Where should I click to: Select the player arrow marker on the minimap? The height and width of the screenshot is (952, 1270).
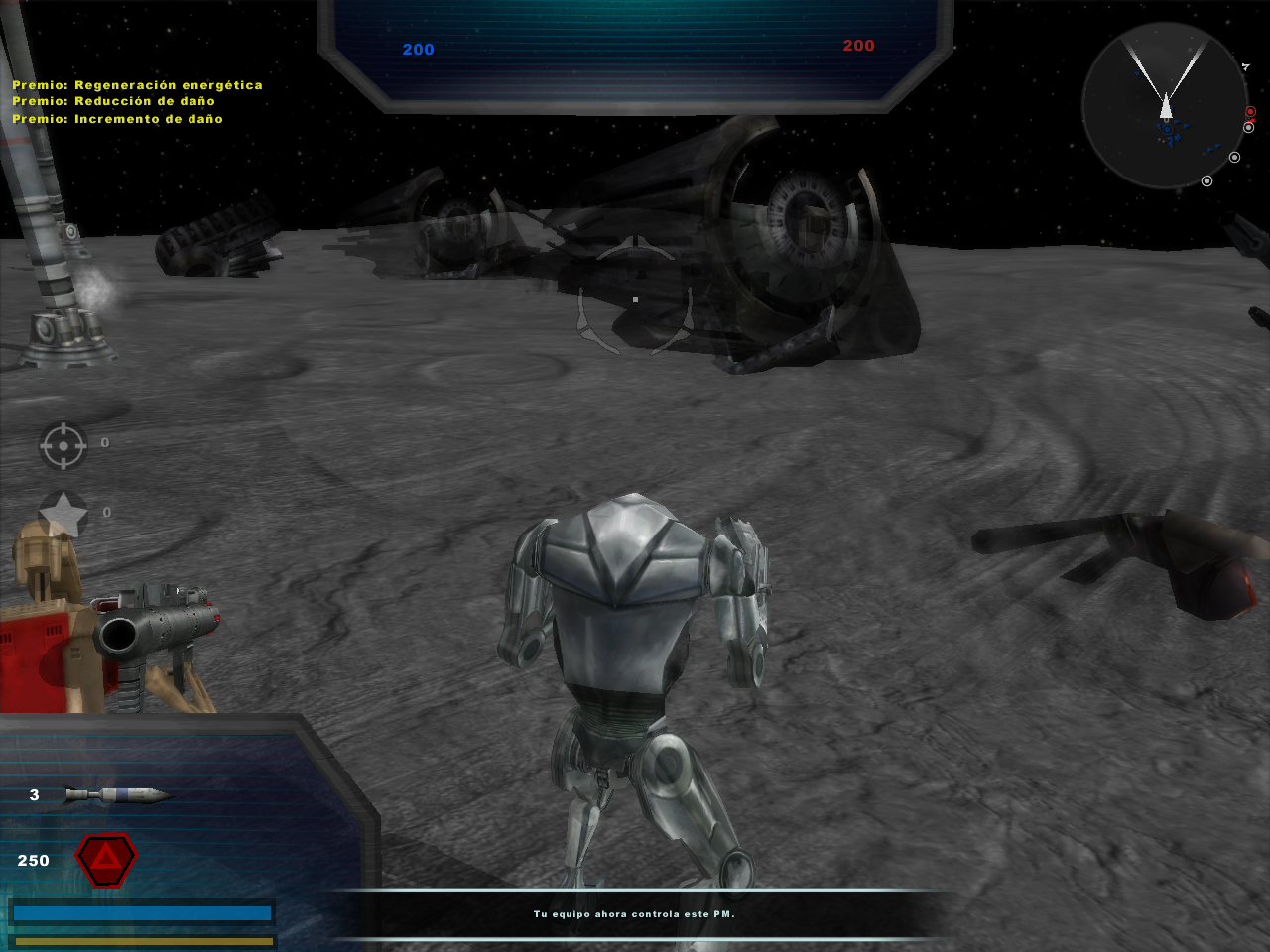pyautogui.click(x=1166, y=109)
